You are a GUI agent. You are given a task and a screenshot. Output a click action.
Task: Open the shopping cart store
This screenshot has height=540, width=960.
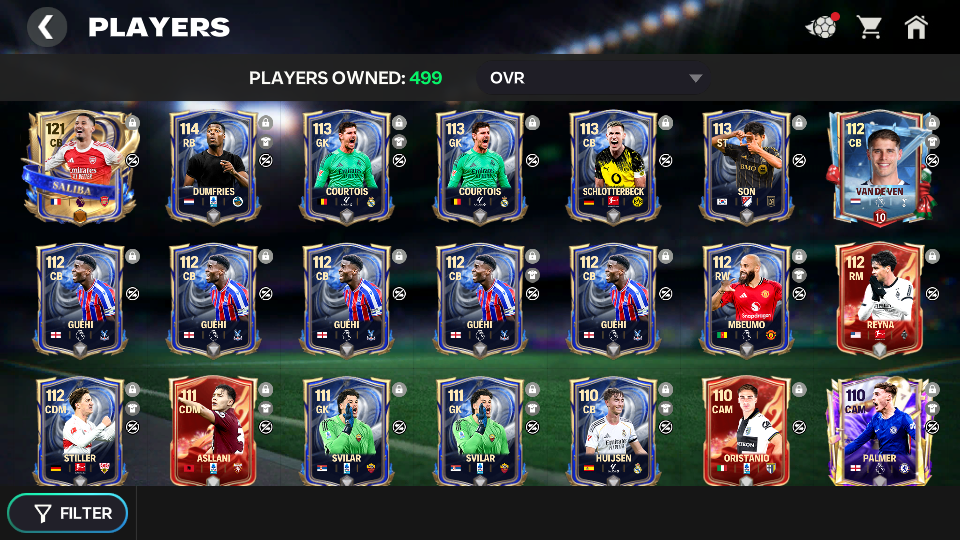click(x=869, y=27)
